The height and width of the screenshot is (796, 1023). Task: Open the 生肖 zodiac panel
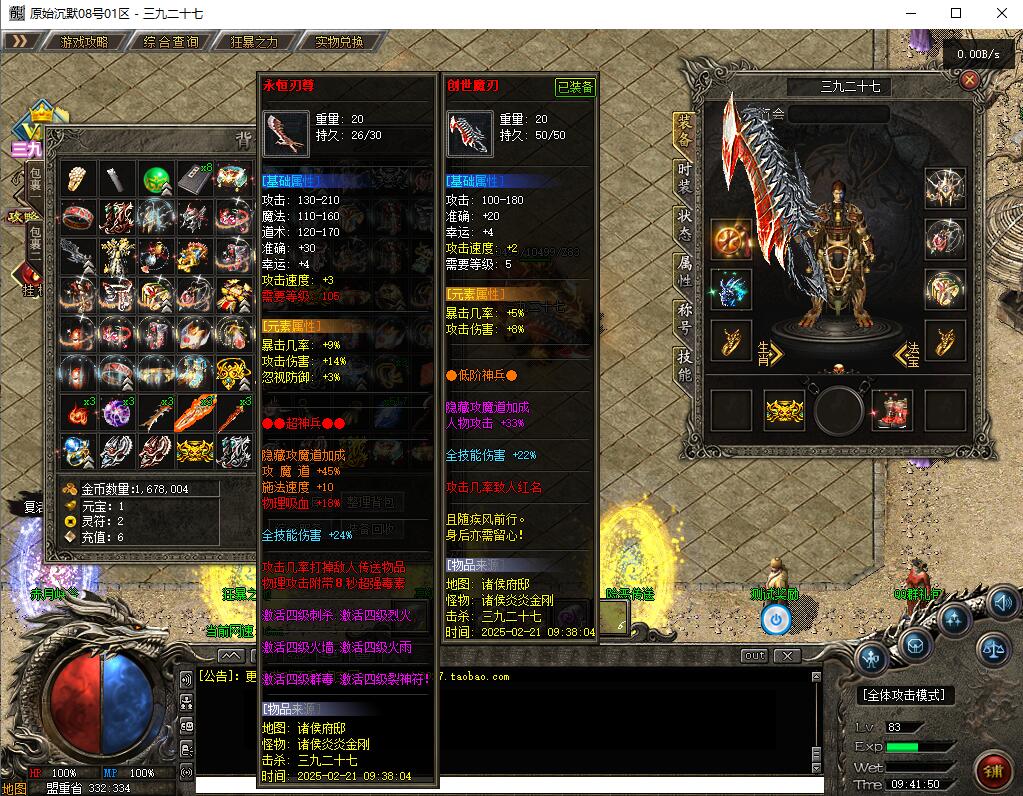(x=770, y=353)
